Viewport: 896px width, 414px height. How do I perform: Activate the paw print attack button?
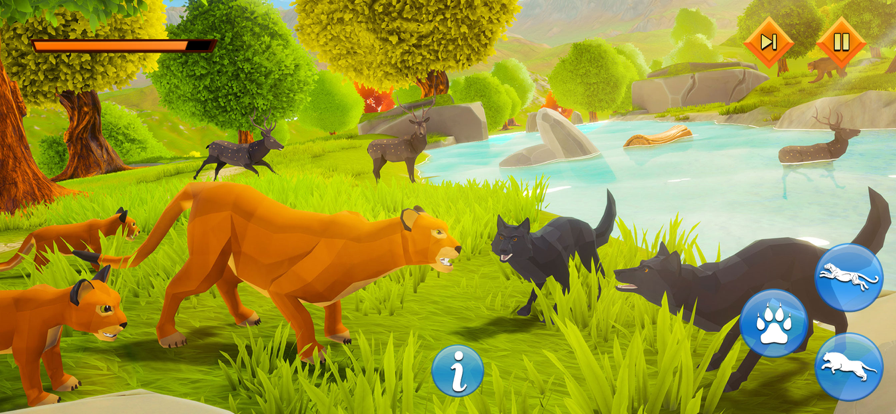coord(773,324)
